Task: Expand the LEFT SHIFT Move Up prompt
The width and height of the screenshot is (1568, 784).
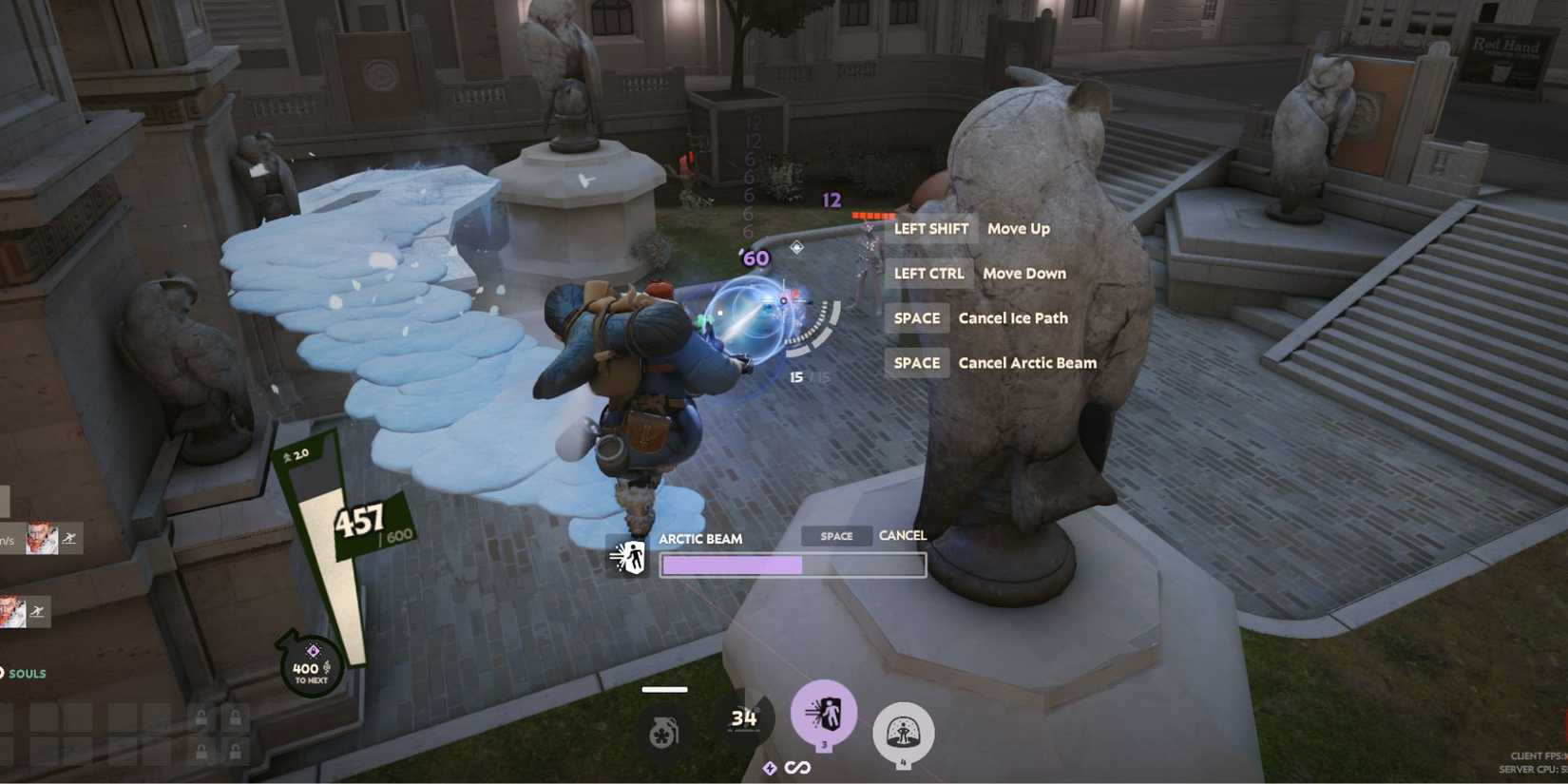Action: (967, 228)
